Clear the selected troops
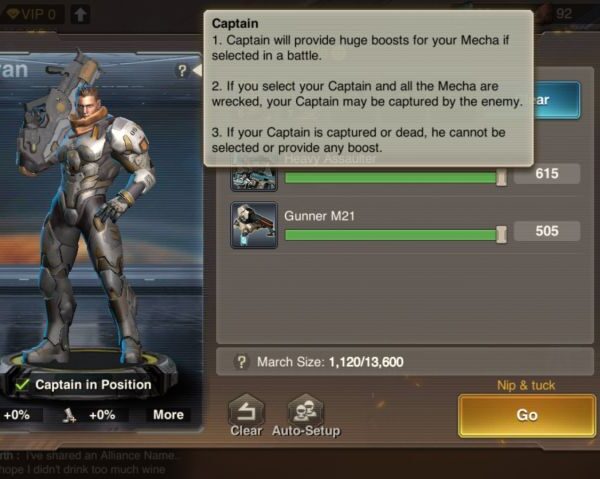The width and height of the screenshot is (600, 479). (x=246, y=414)
